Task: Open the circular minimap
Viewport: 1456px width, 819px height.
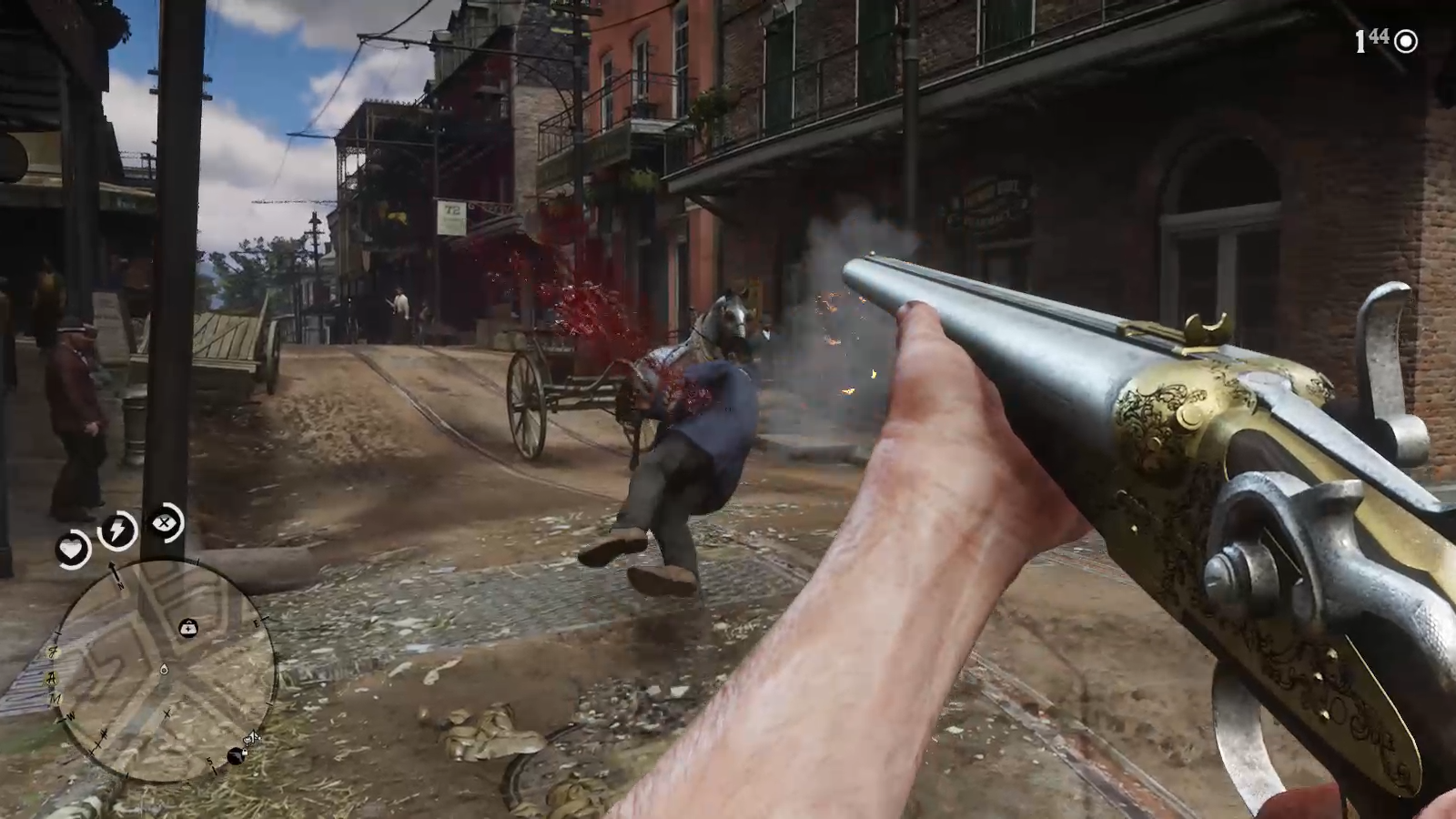Action: [164, 670]
